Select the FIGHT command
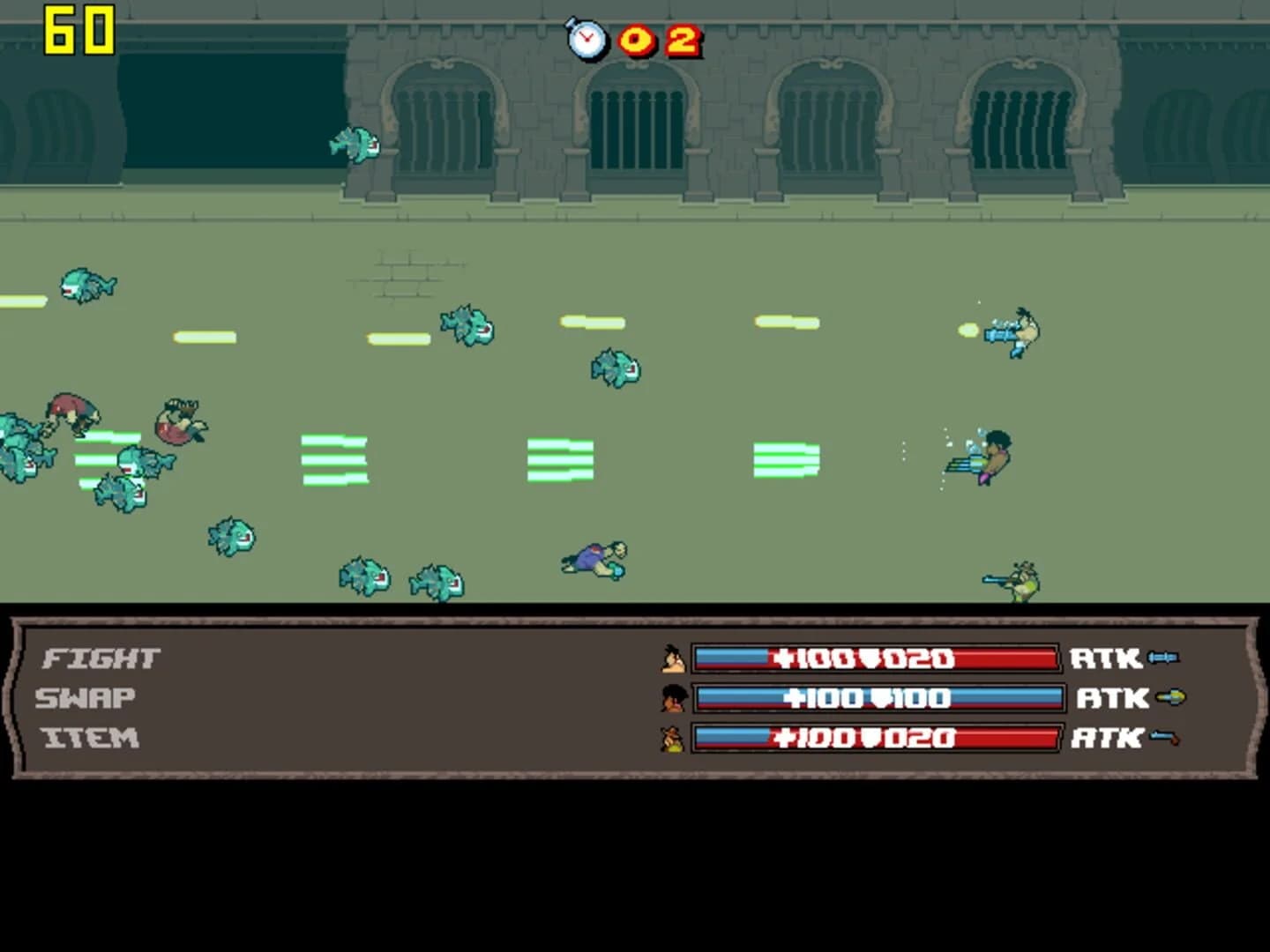The width and height of the screenshot is (1270, 952). [x=101, y=656]
